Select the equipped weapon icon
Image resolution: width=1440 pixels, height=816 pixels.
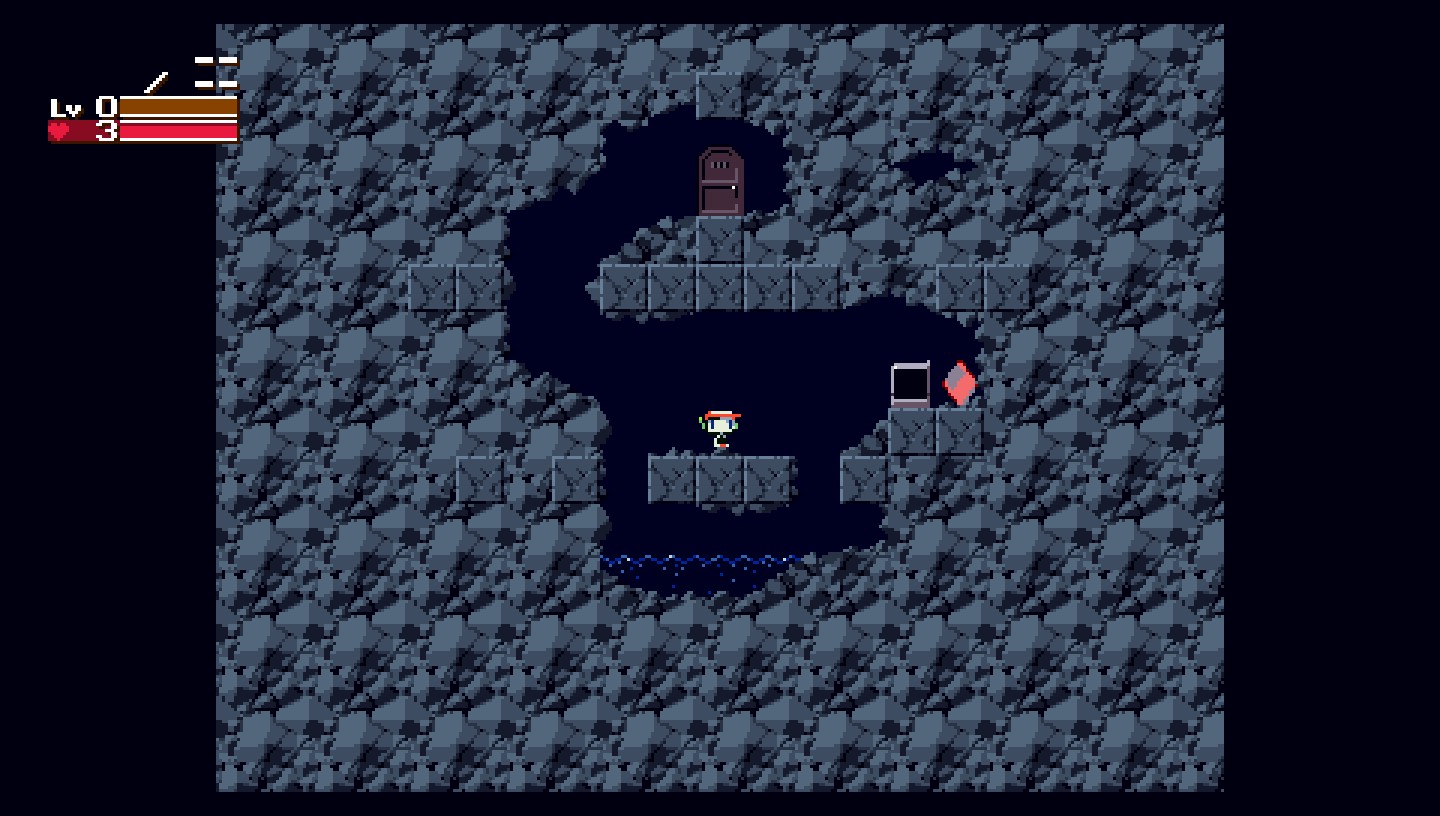tap(156, 81)
